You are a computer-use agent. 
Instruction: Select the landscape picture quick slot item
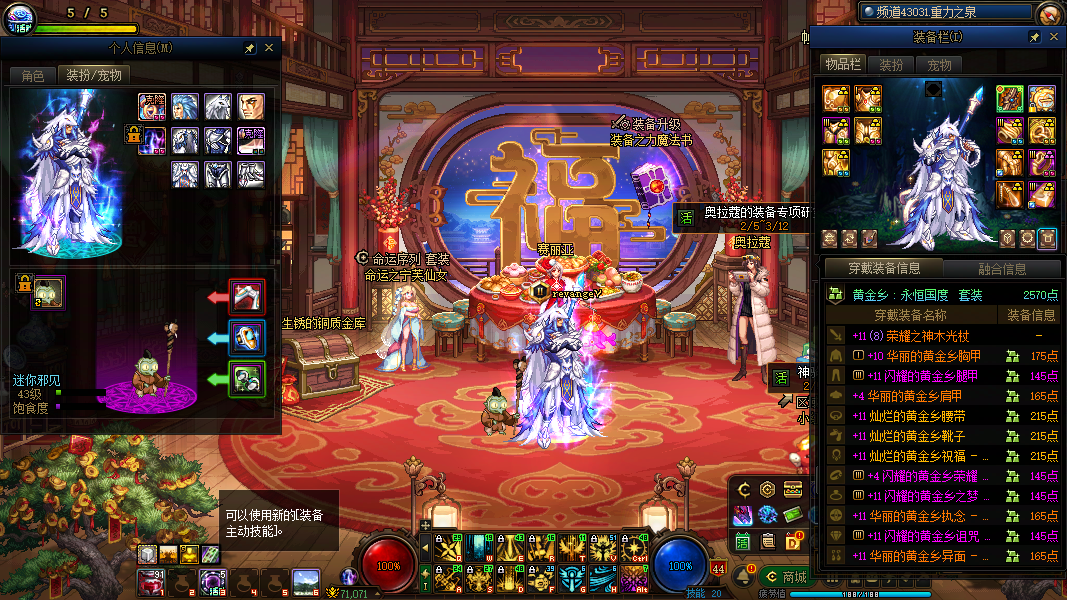pyautogui.click(x=305, y=582)
